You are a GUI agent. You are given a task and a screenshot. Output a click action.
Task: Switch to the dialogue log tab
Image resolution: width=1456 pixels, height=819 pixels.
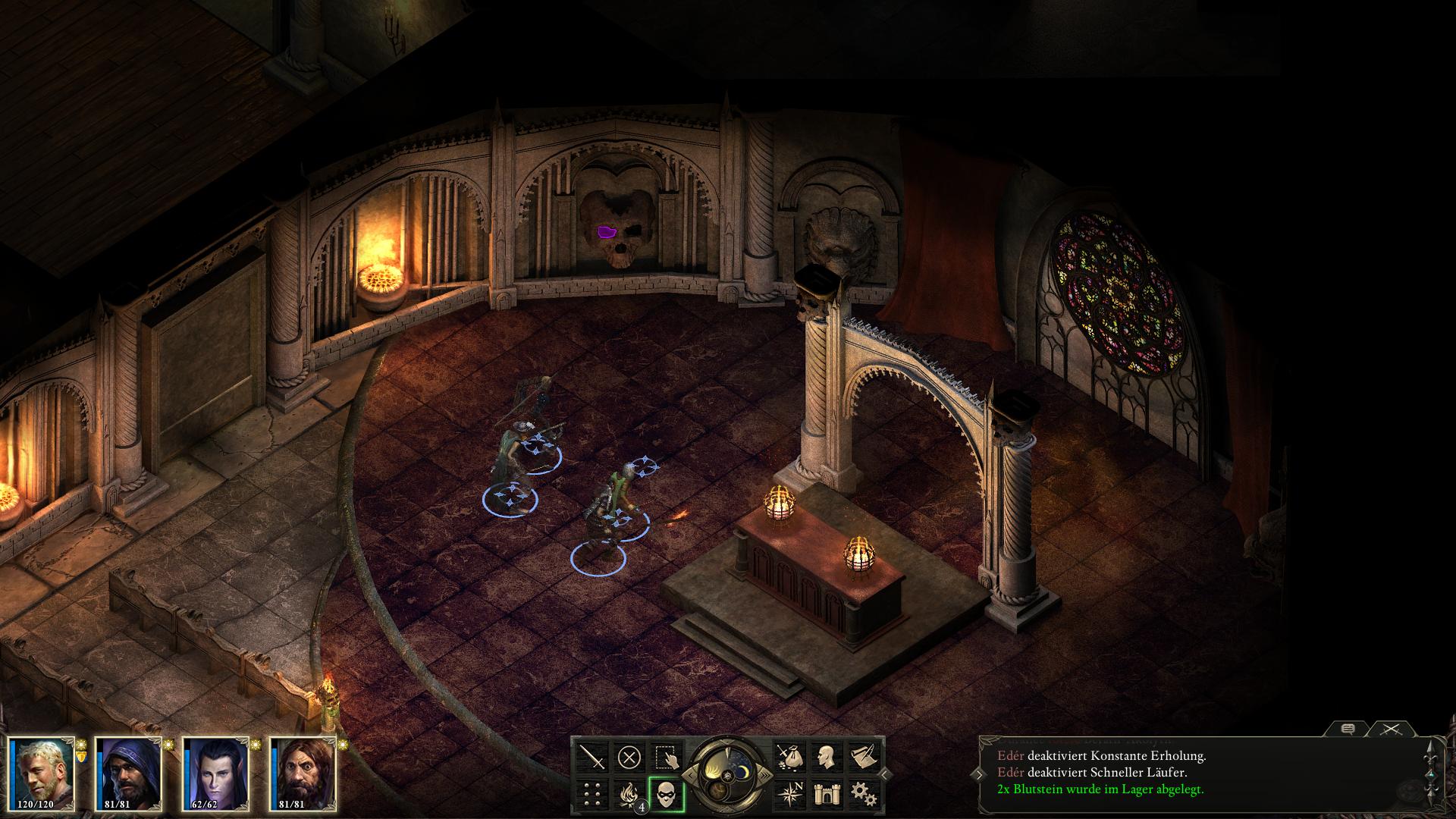click(x=1348, y=729)
